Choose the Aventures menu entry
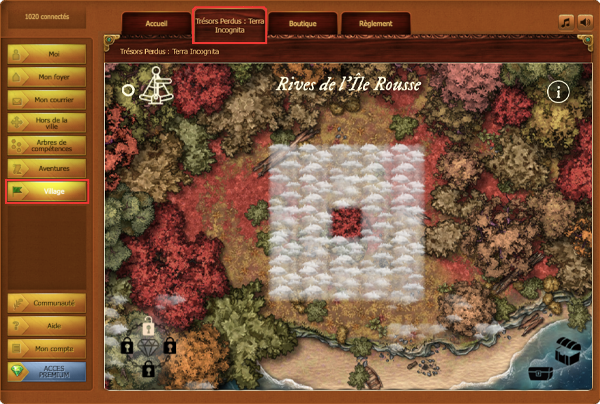This screenshot has height=404, width=600. 47,168
